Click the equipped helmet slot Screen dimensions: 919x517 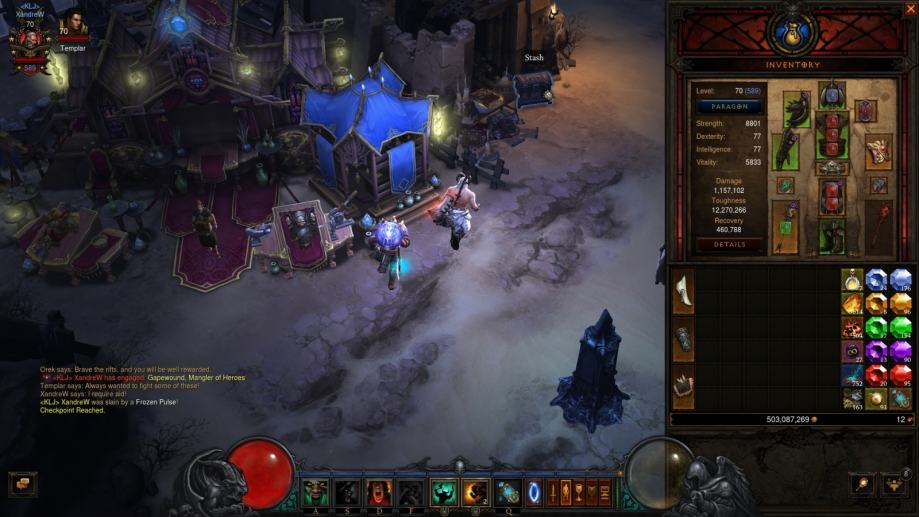832,98
